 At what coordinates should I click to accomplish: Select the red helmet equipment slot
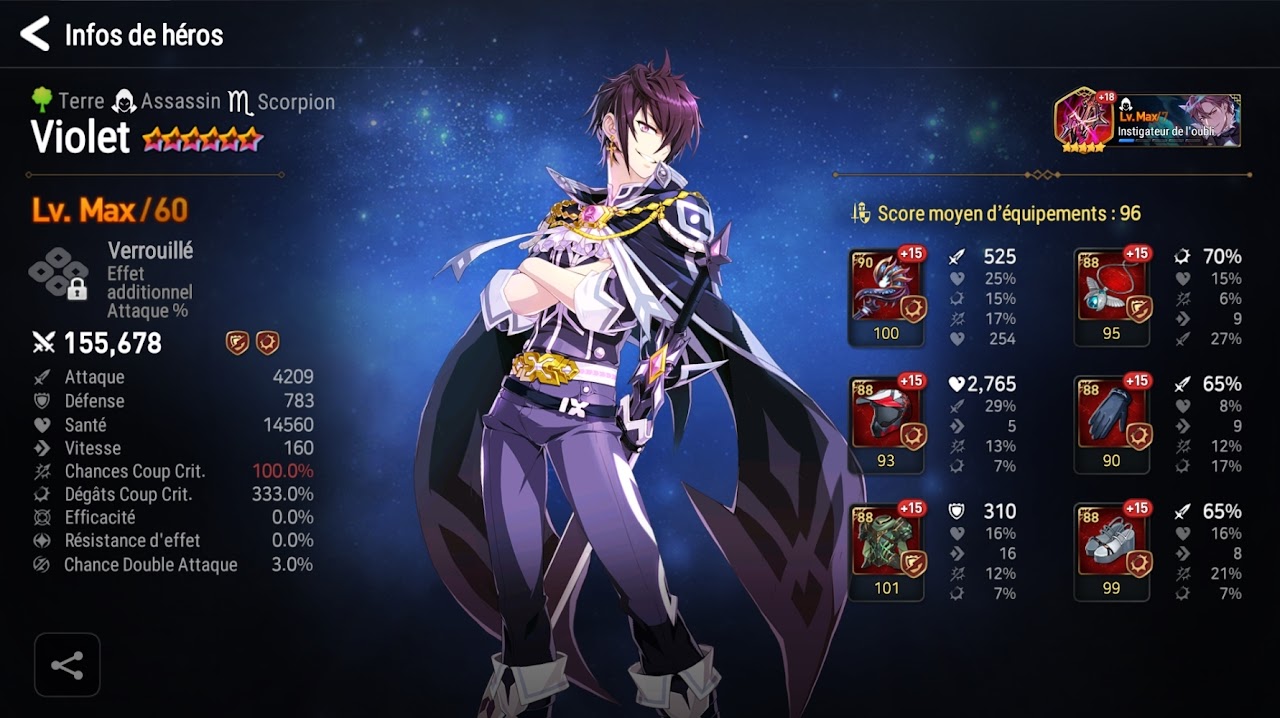click(886, 424)
